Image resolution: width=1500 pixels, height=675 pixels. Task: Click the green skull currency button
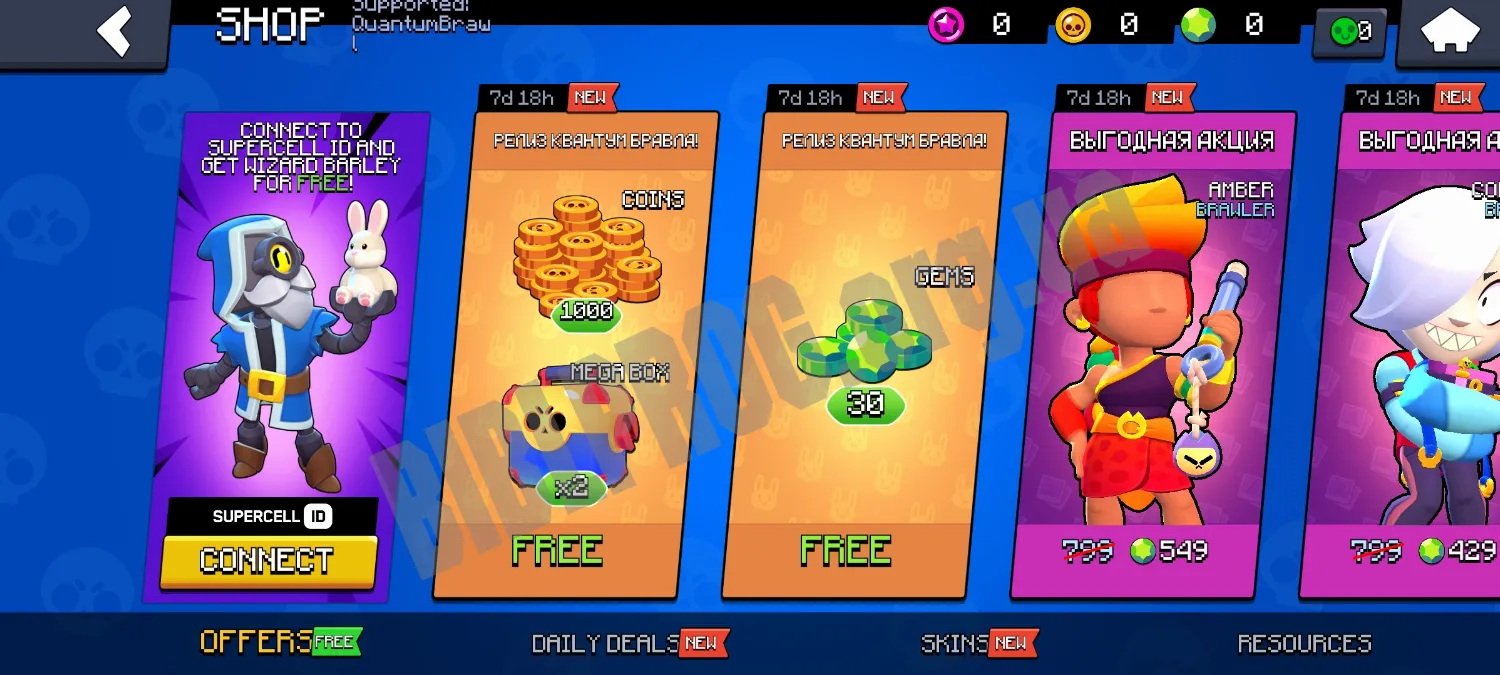(1351, 32)
